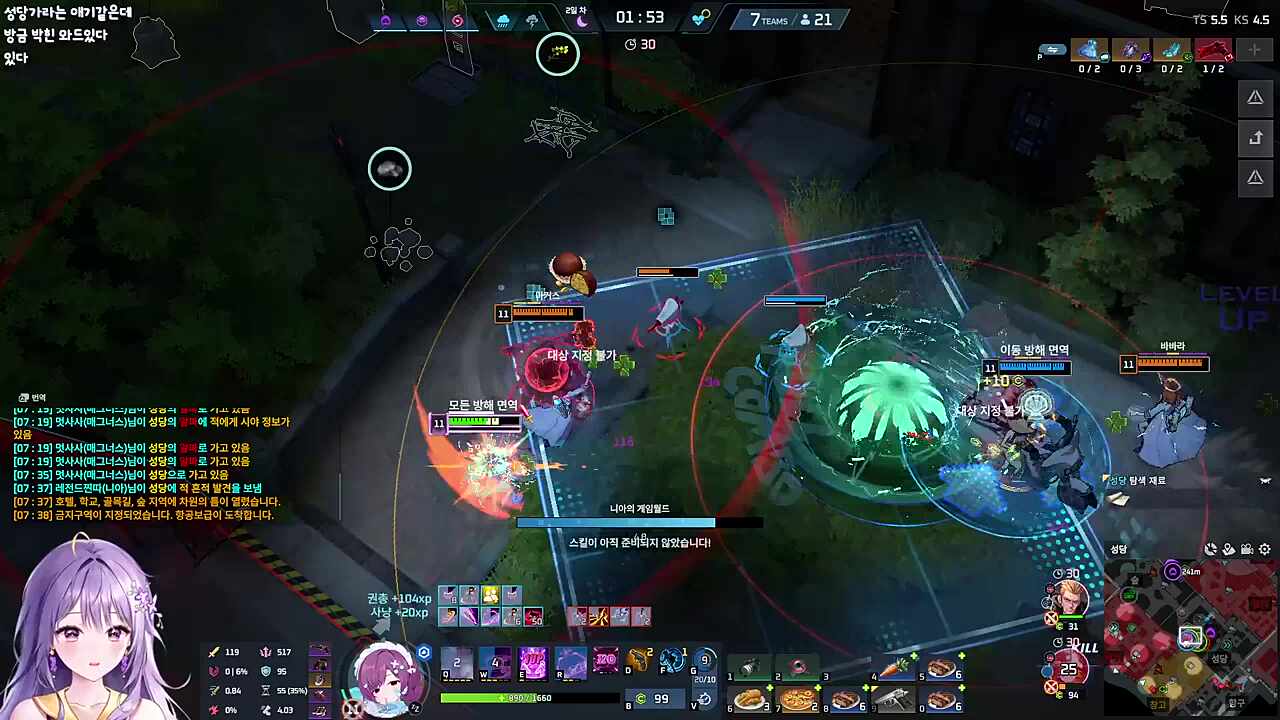The width and height of the screenshot is (1280, 720).
Task: Select the carrot in inventory slot 4
Action: click(893, 667)
